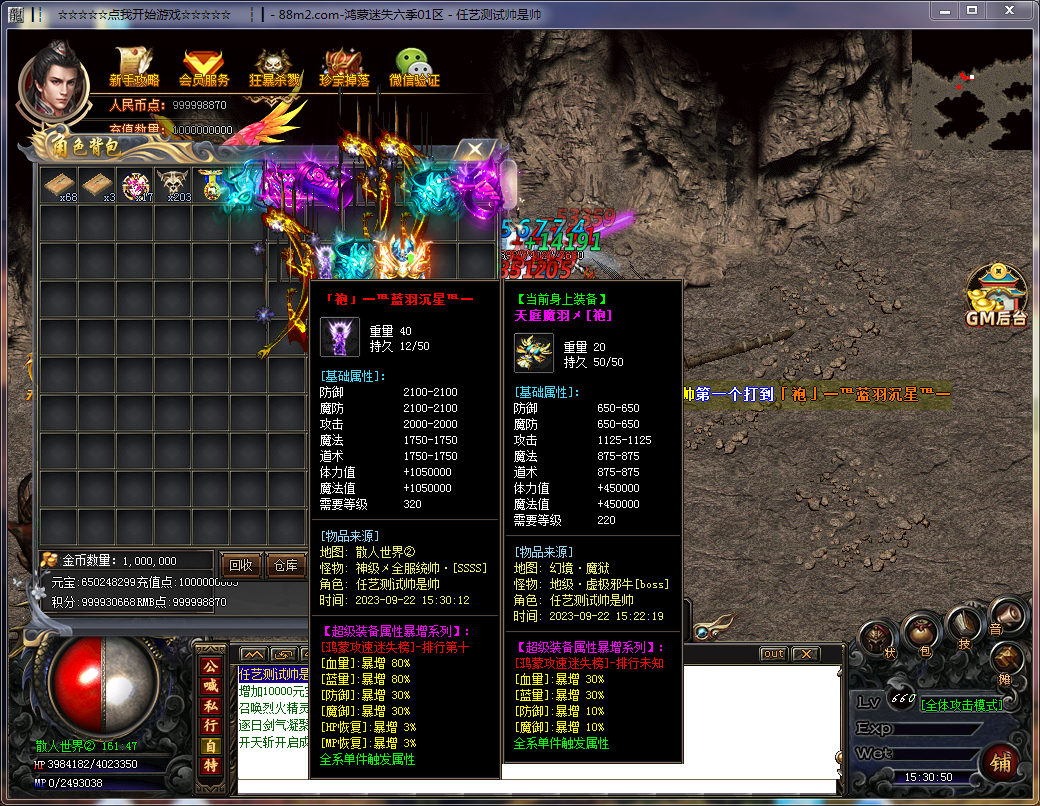Image resolution: width=1040 pixels, height=806 pixels.
Task: Select the skull mask item stack x203
Action: (x=173, y=185)
